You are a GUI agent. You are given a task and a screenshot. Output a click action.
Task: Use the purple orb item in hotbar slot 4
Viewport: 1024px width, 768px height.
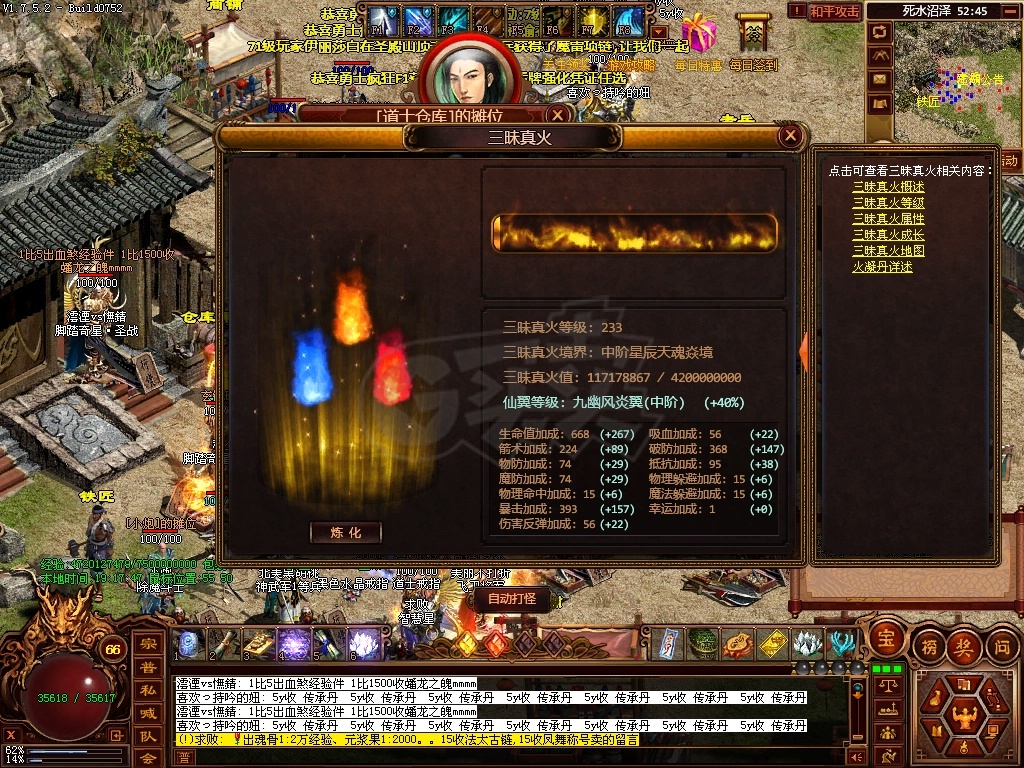click(x=295, y=644)
